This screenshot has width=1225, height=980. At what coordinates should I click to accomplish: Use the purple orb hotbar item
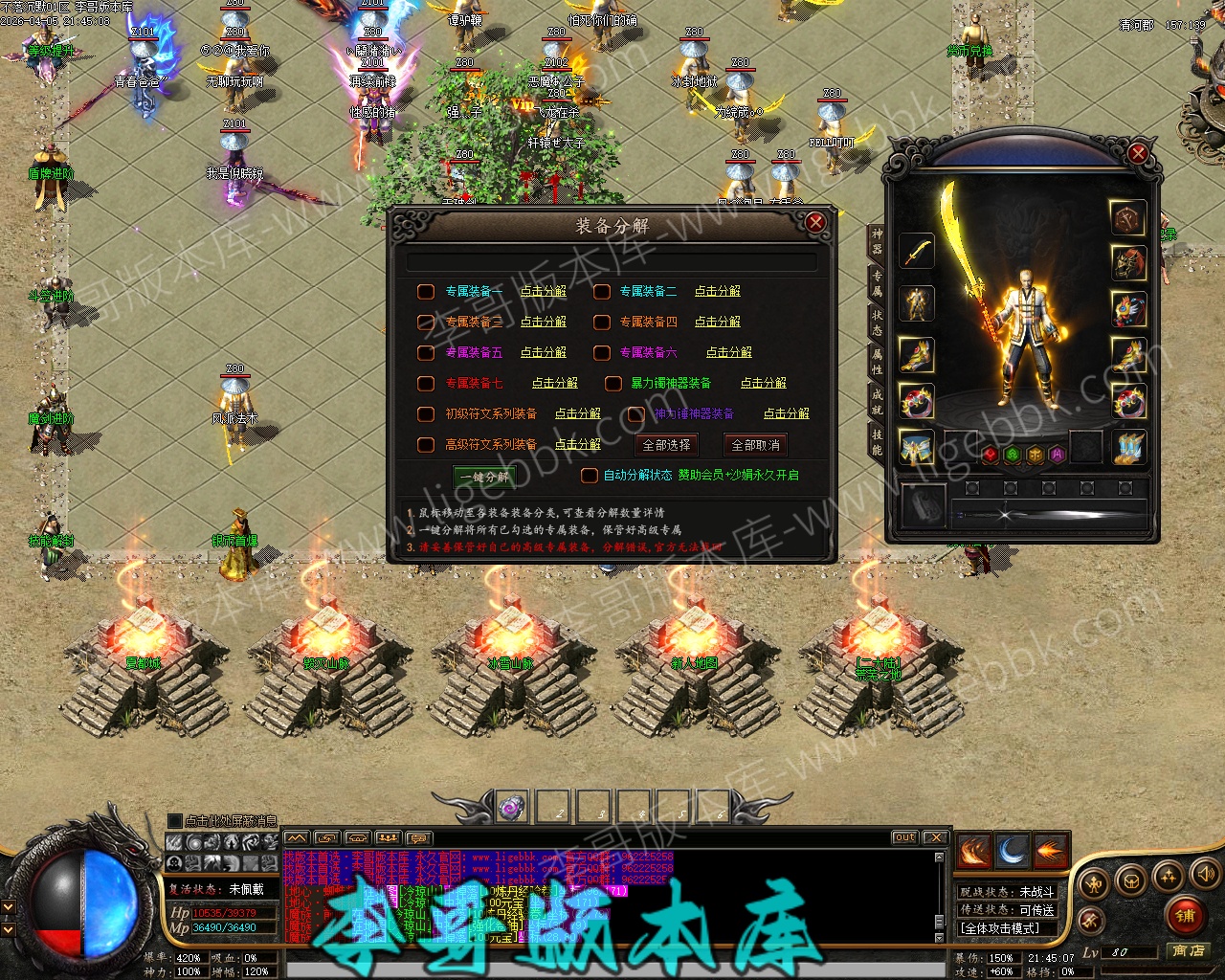pyautogui.click(x=512, y=807)
